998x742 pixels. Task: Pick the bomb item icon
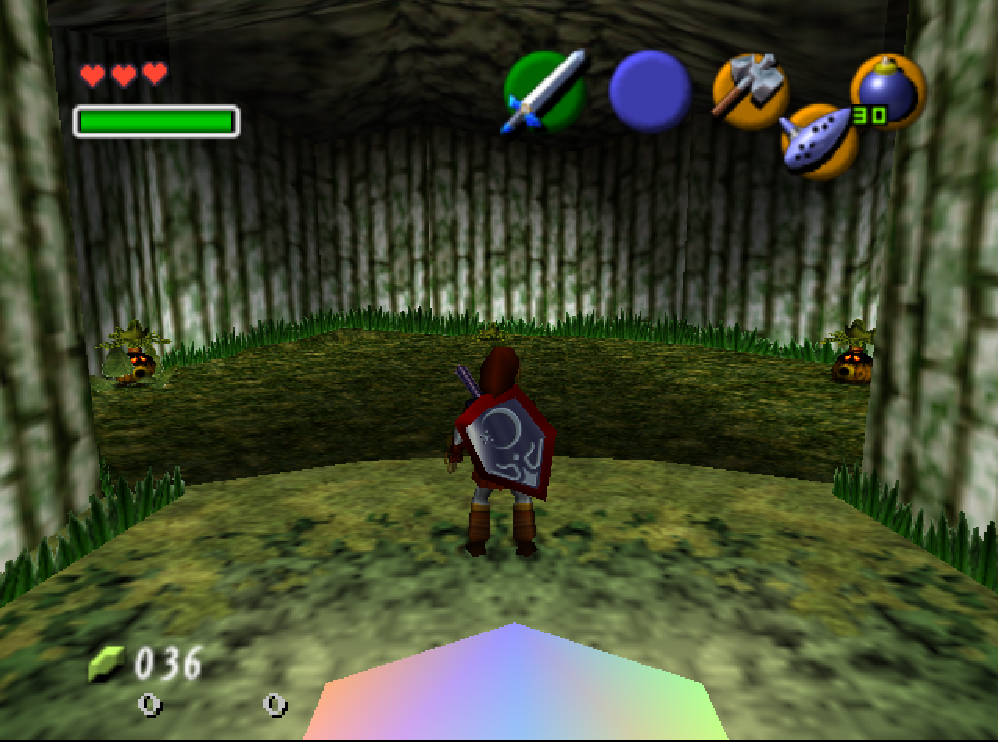[886, 91]
